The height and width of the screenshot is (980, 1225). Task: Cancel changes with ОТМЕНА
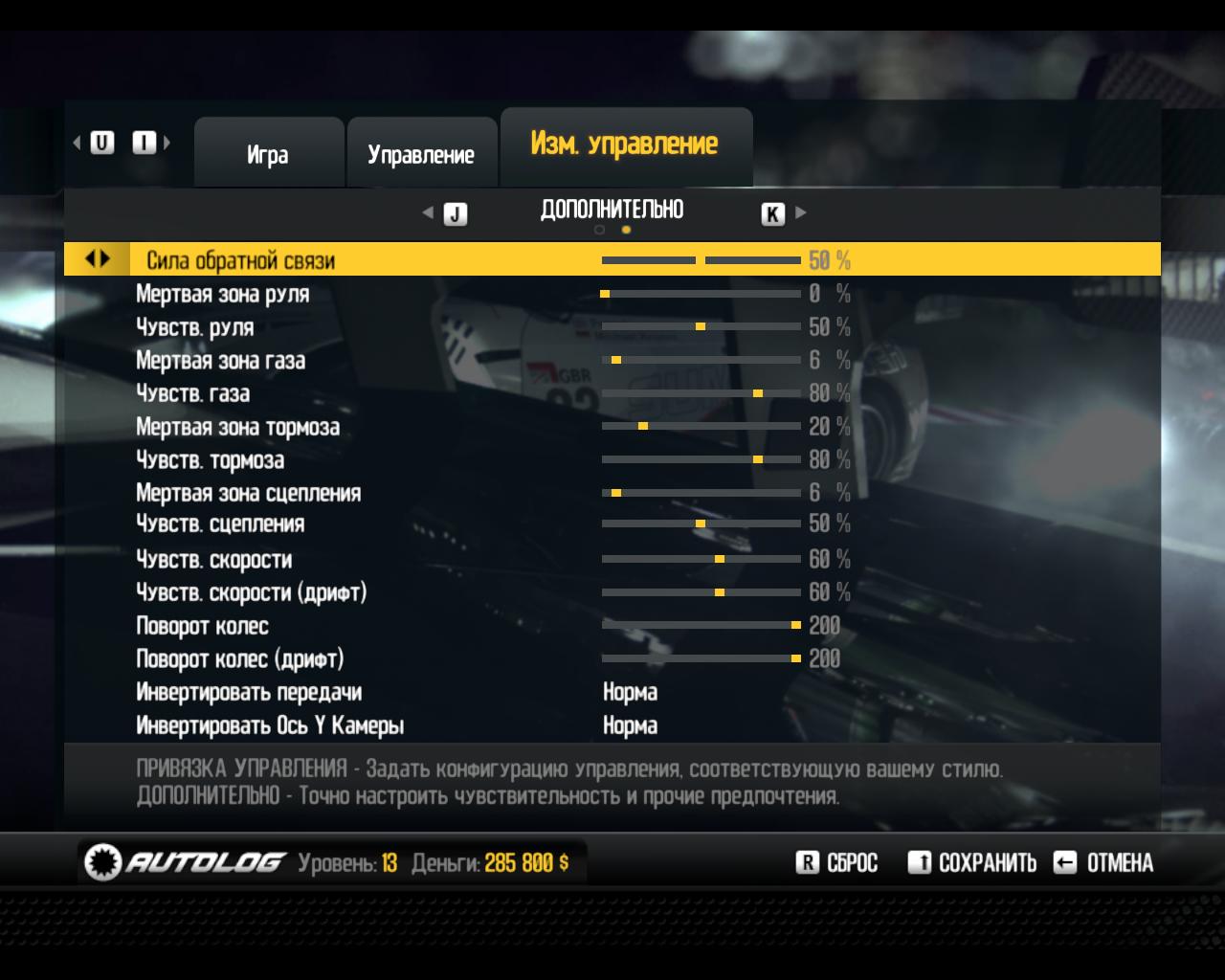point(1103,863)
